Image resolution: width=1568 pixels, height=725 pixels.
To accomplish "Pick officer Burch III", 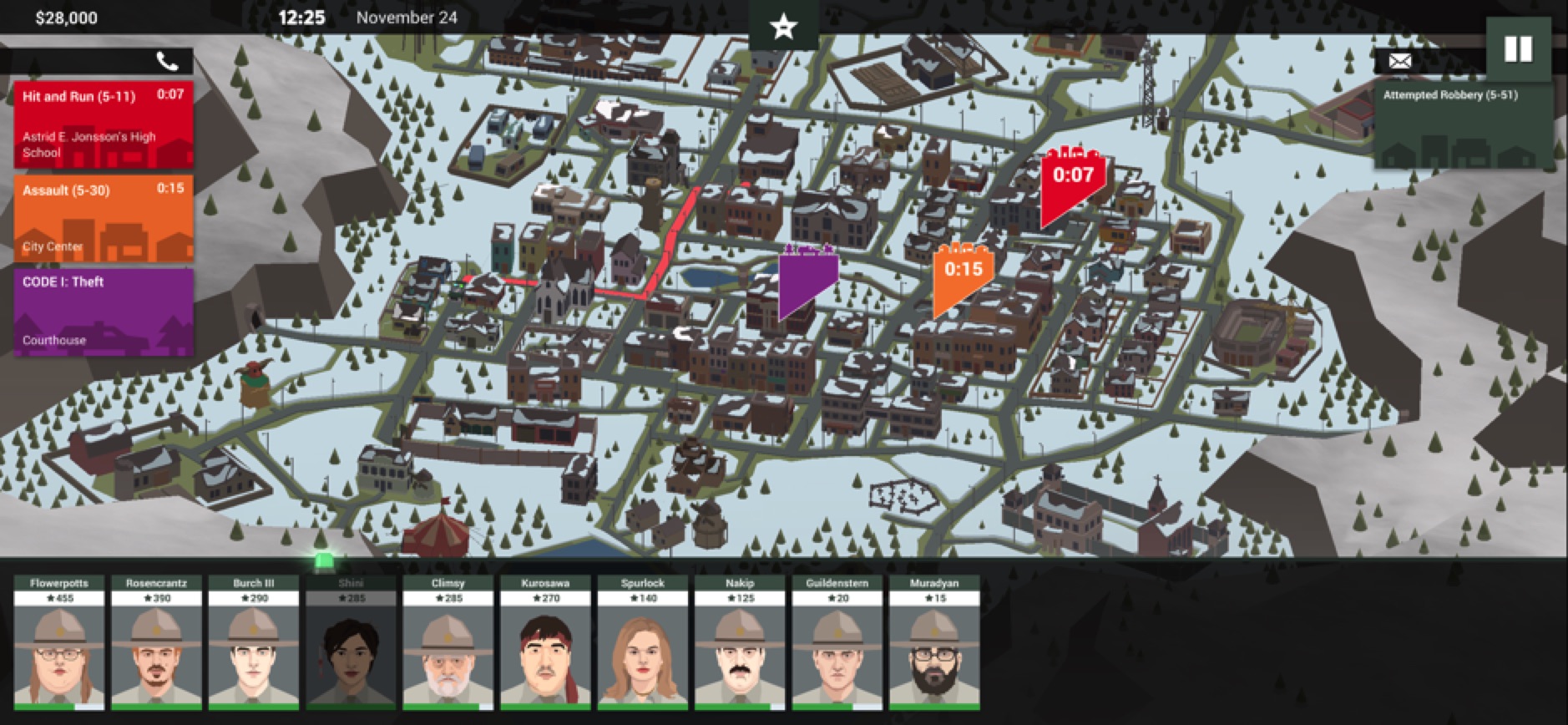I will [253, 643].
